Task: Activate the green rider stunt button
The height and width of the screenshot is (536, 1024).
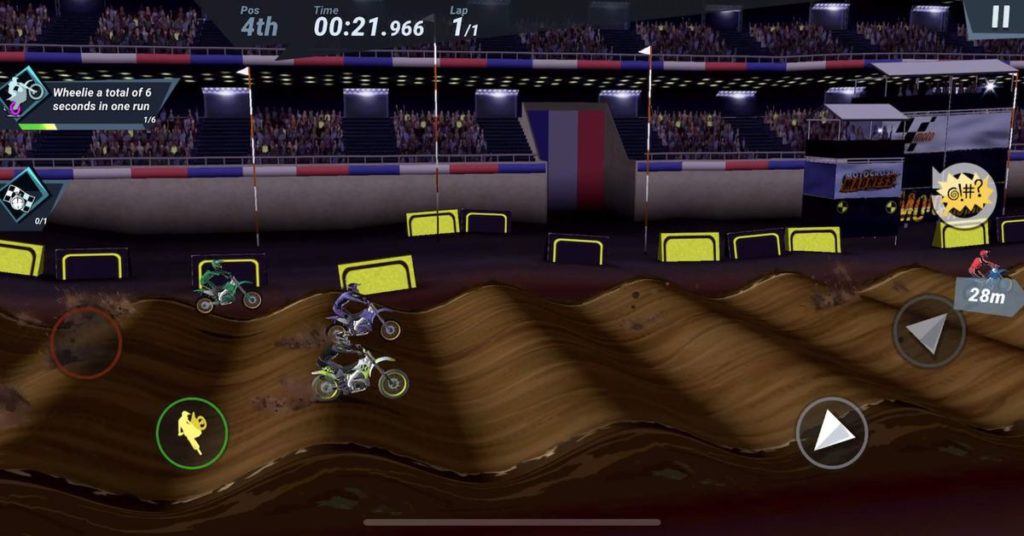Action: [192, 433]
